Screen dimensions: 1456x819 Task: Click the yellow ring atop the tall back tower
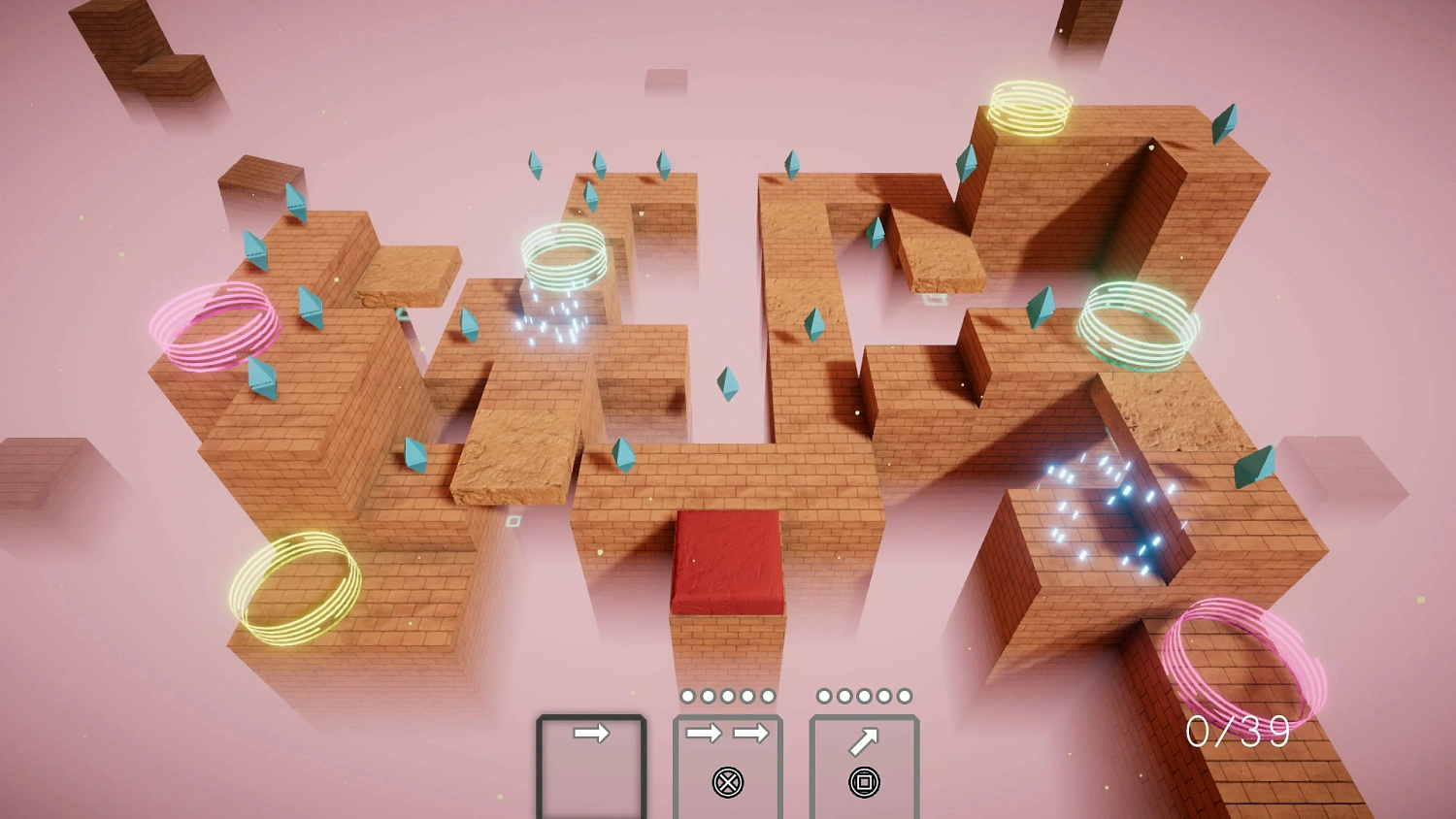pyautogui.click(x=1032, y=107)
